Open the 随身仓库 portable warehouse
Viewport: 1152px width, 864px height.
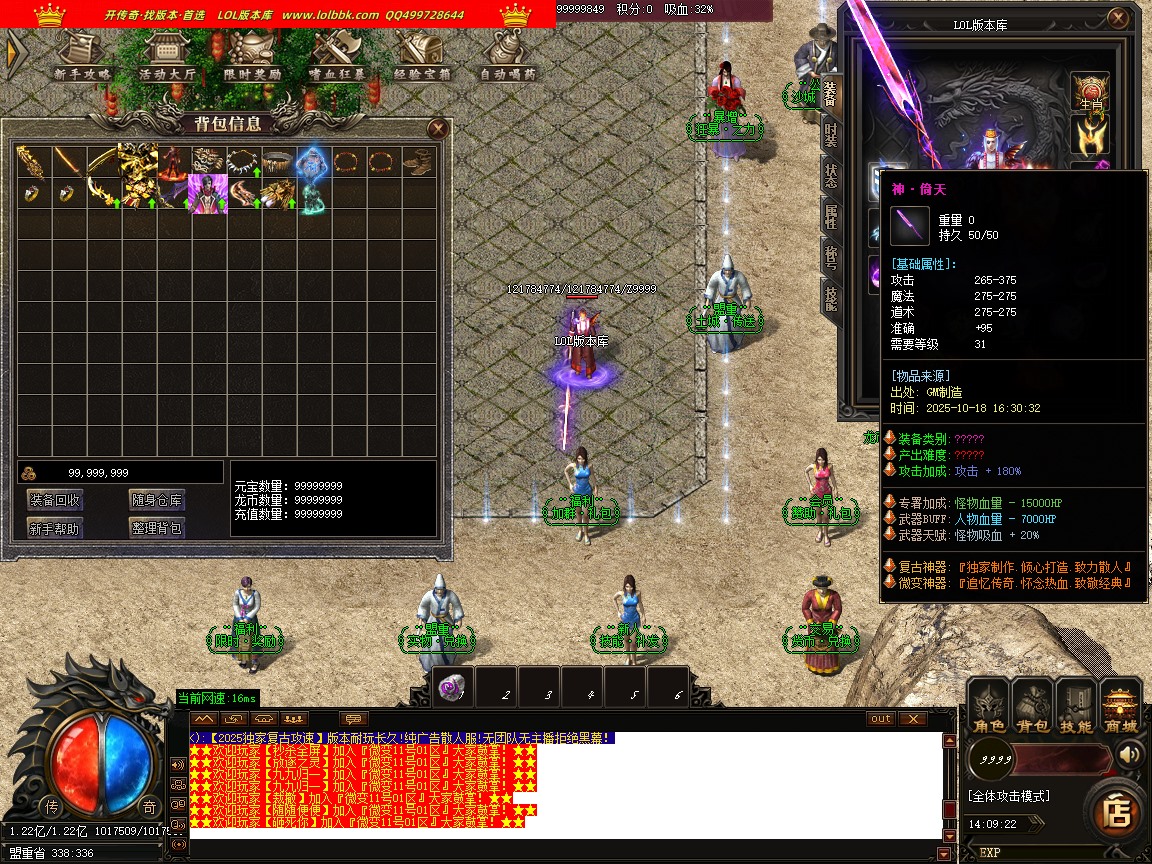click(157, 500)
